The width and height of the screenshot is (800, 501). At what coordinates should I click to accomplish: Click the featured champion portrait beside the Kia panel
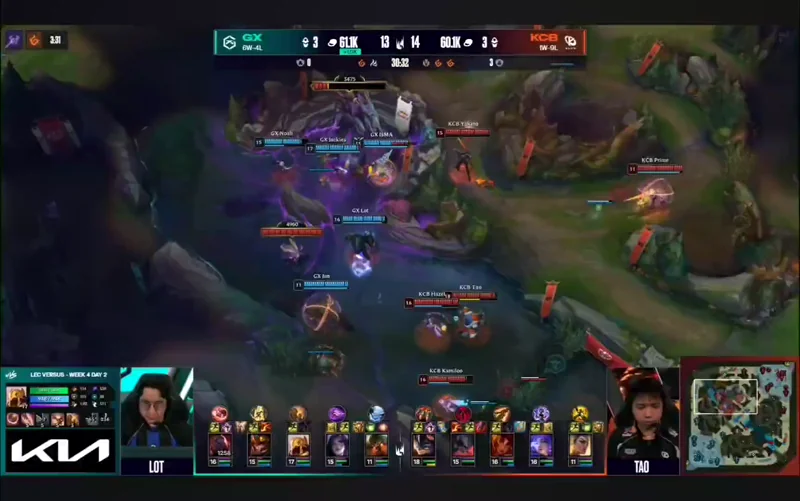[17, 397]
